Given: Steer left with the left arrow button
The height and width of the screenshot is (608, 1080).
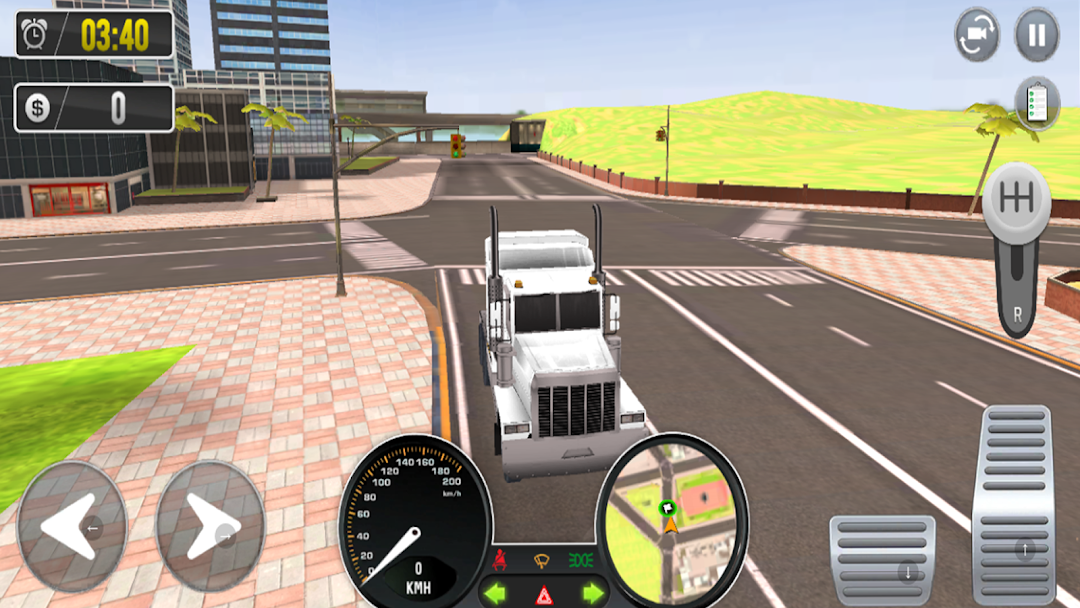Looking at the screenshot, I should coord(72,525).
